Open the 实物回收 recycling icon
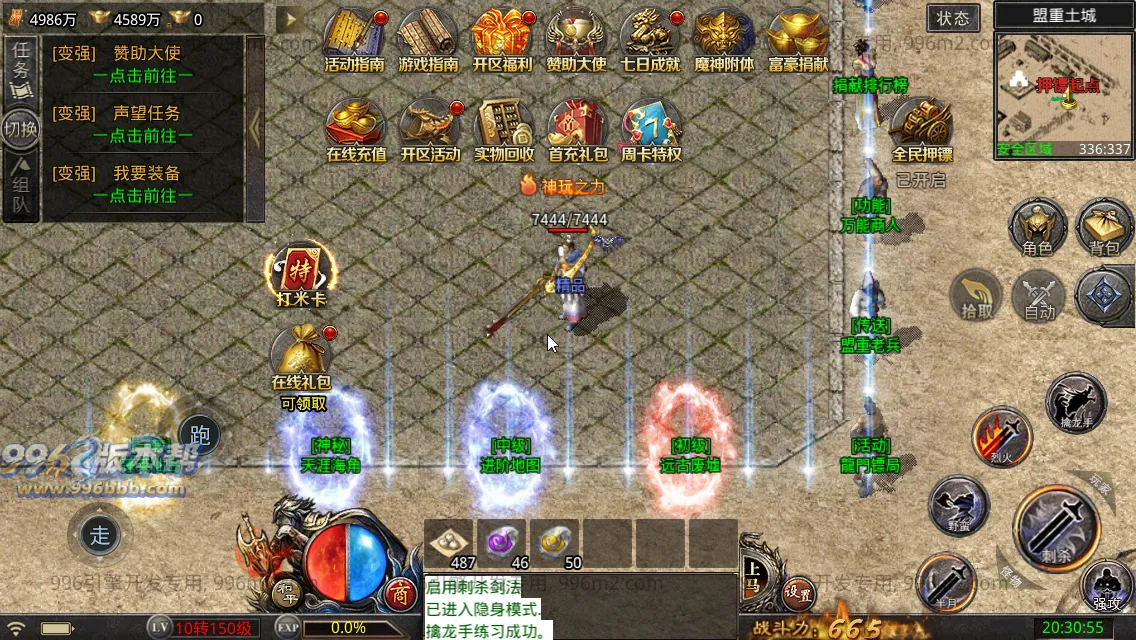 [503, 128]
